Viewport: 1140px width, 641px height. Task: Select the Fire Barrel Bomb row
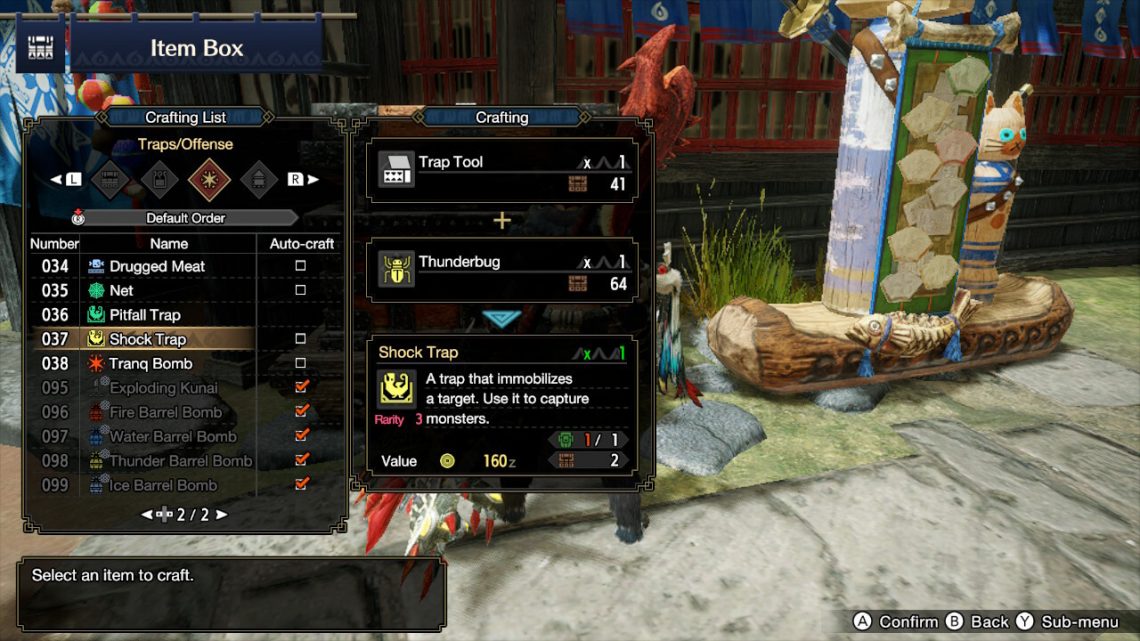click(x=165, y=412)
